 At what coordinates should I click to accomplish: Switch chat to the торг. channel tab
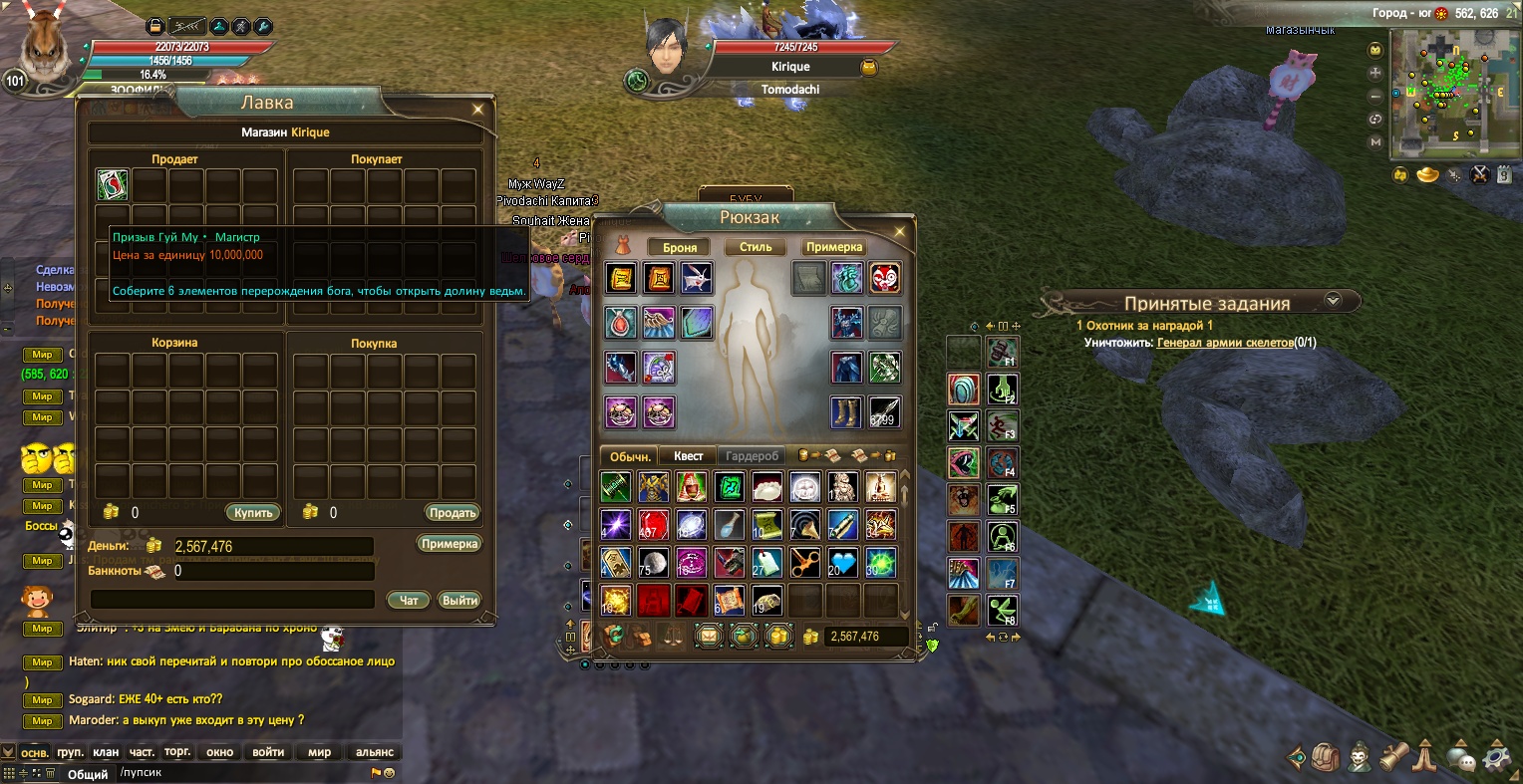177,752
